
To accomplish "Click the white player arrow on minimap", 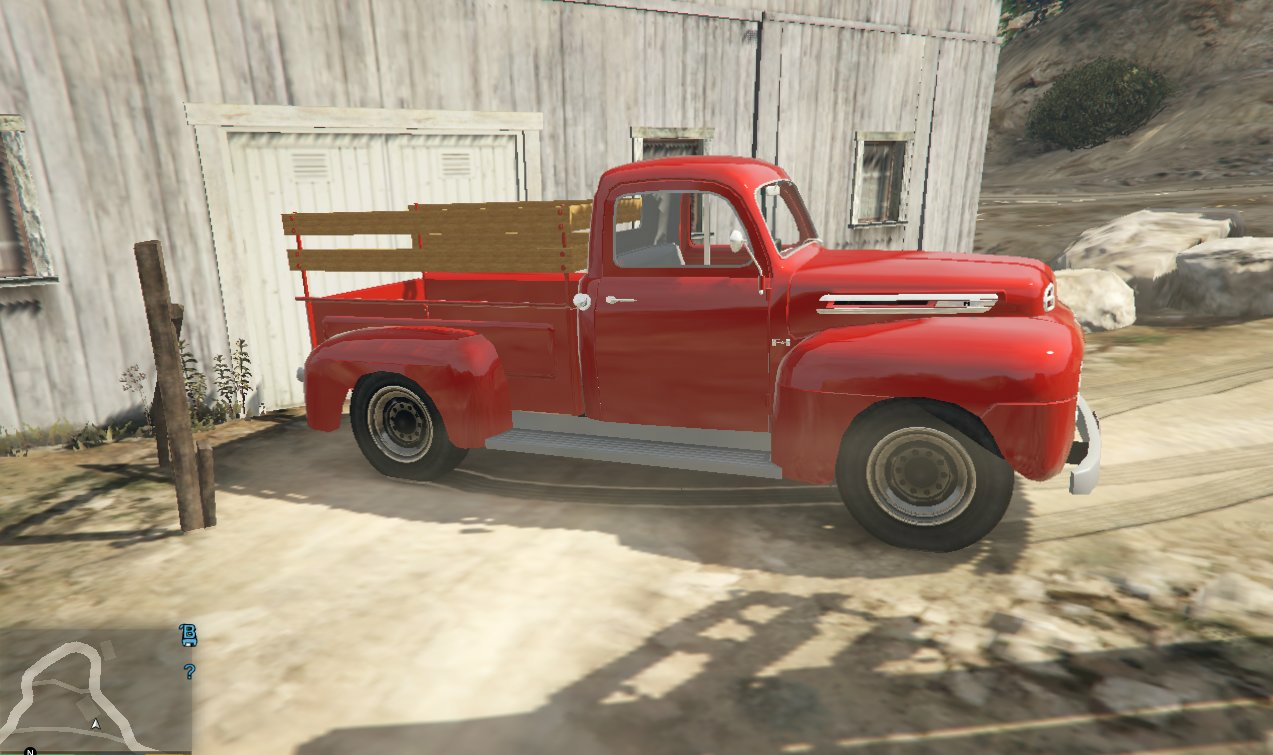I will (x=96, y=723).
